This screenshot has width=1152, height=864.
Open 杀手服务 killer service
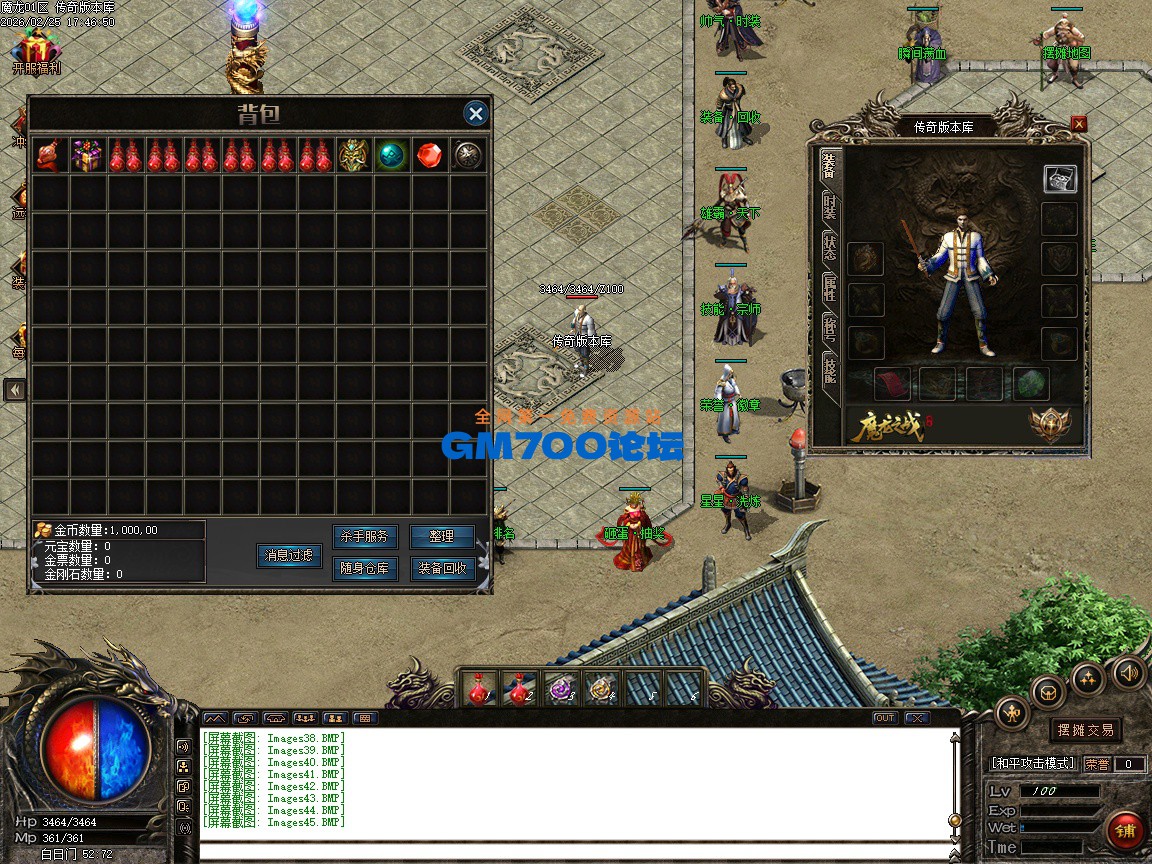tap(364, 537)
